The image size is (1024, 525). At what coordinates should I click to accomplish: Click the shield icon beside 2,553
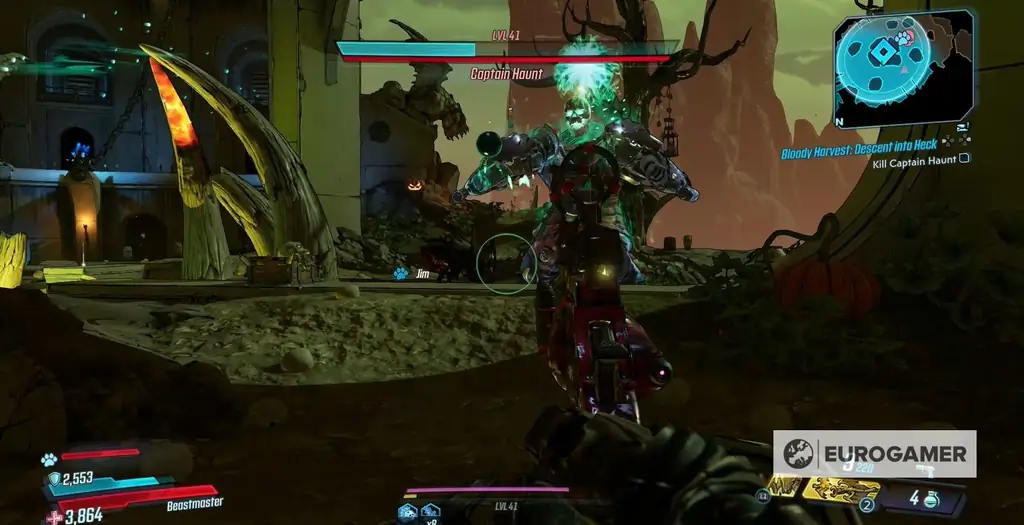(54, 479)
